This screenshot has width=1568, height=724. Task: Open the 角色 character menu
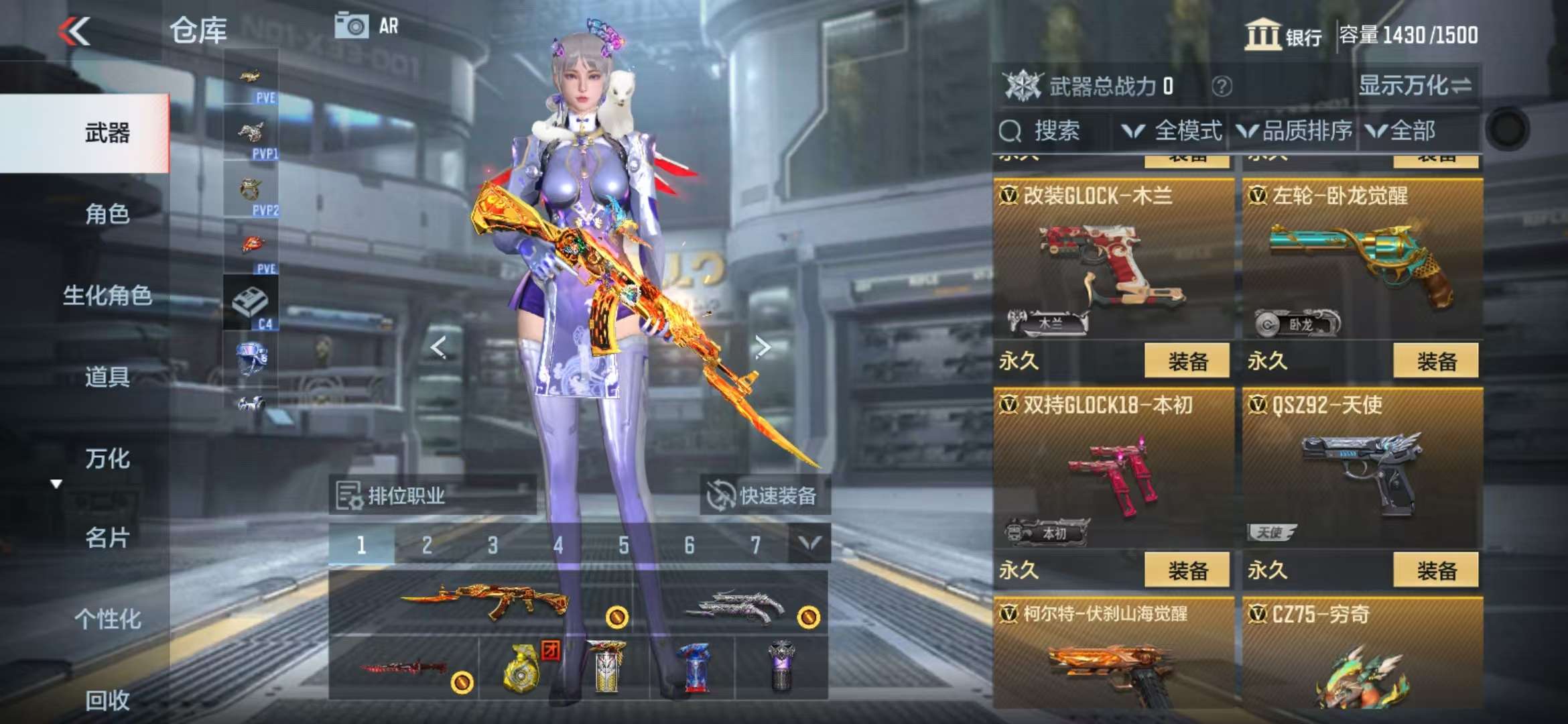click(x=107, y=215)
